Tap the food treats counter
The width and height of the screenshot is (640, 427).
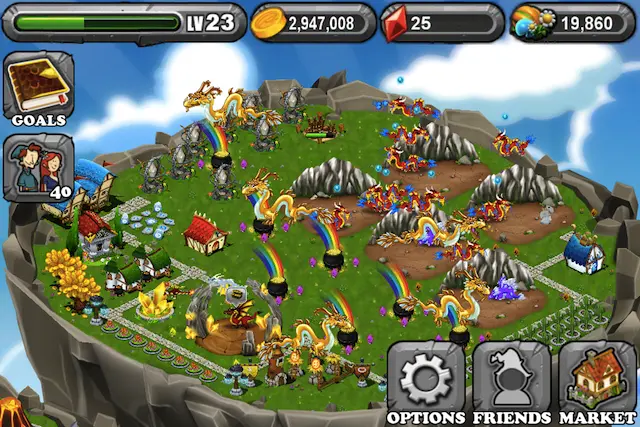[571, 22]
